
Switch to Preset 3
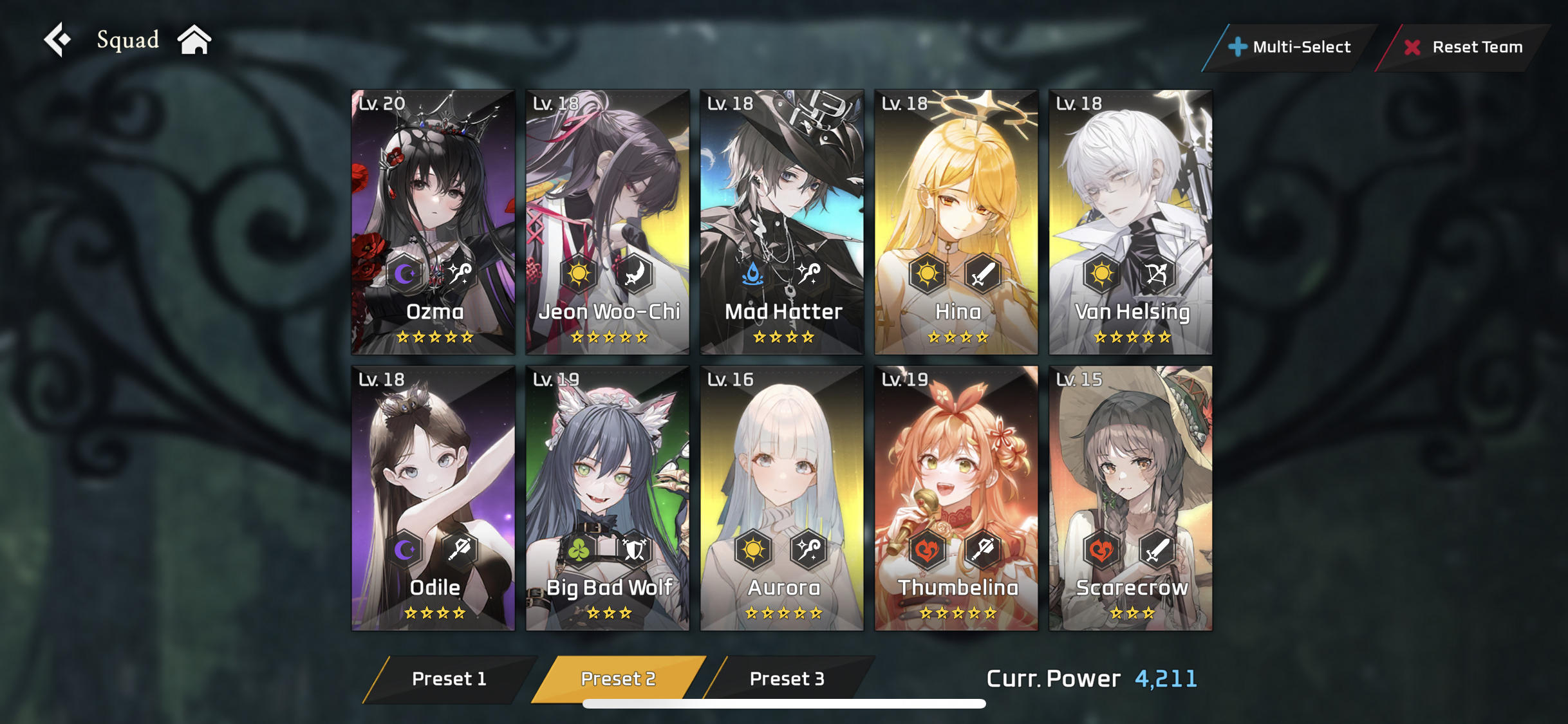(787, 679)
